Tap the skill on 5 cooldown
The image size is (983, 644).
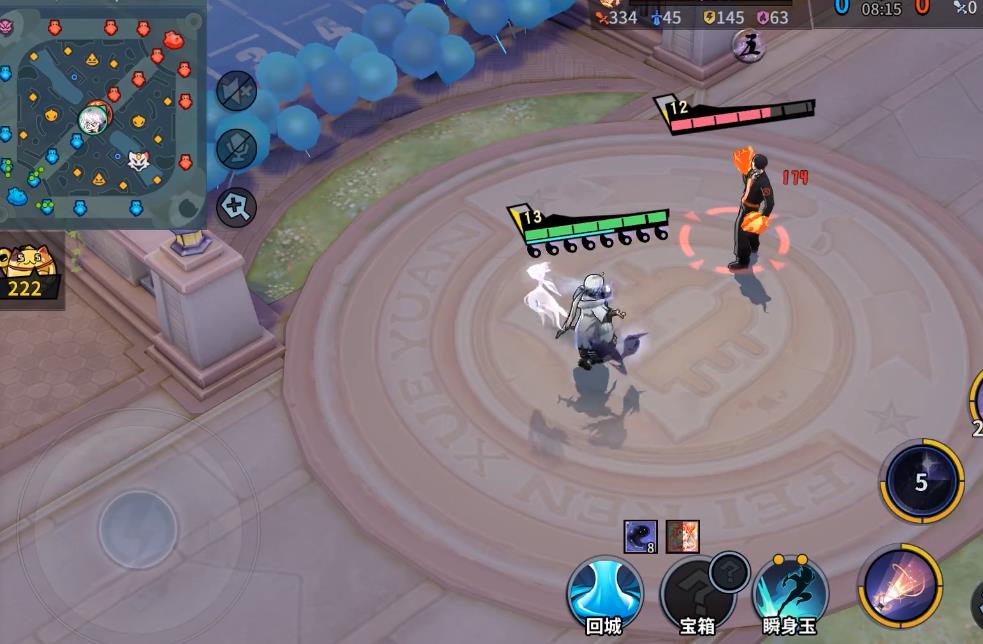pyautogui.click(x=921, y=482)
